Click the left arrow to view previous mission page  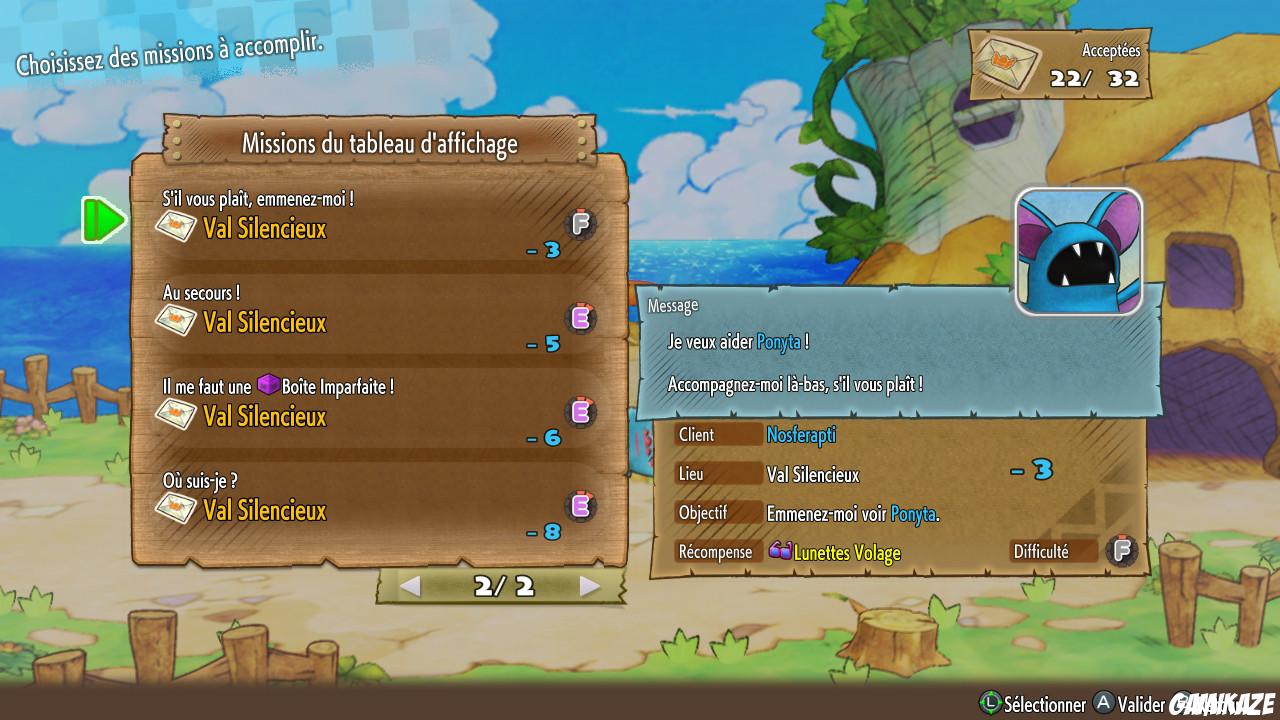coord(412,588)
